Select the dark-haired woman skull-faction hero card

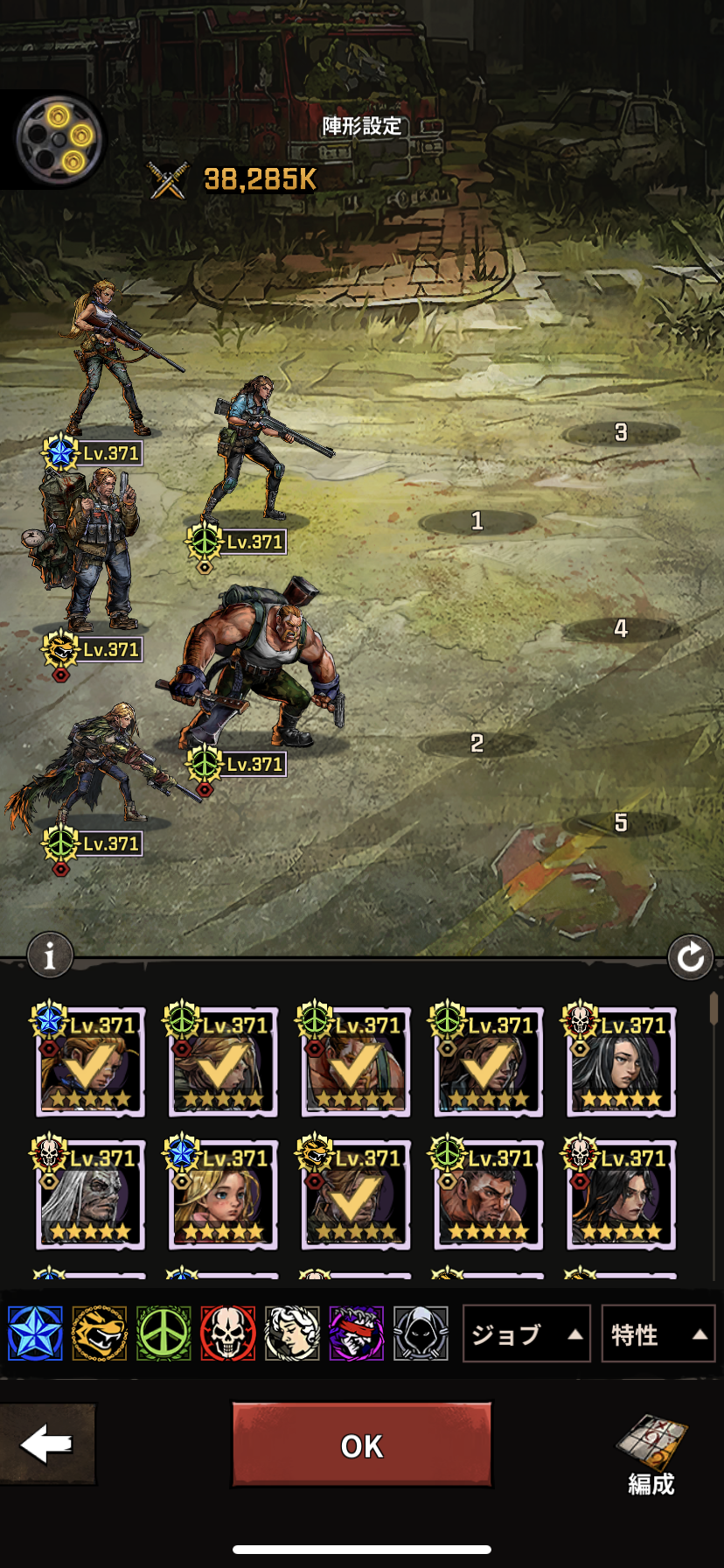[621, 1062]
